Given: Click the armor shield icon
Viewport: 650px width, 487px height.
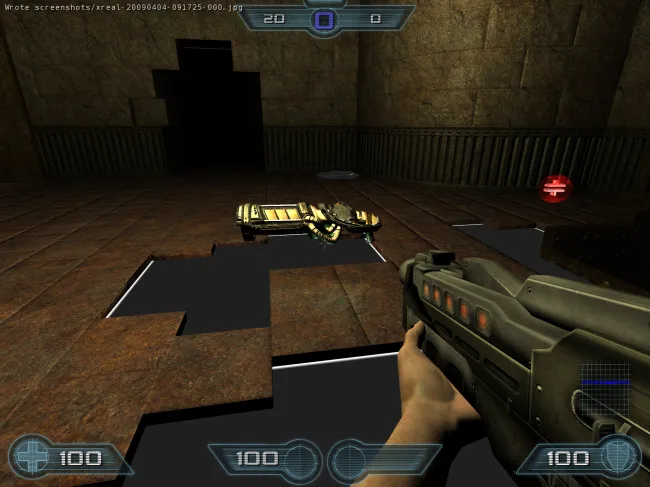Looking at the screenshot, I should tap(618, 458).
